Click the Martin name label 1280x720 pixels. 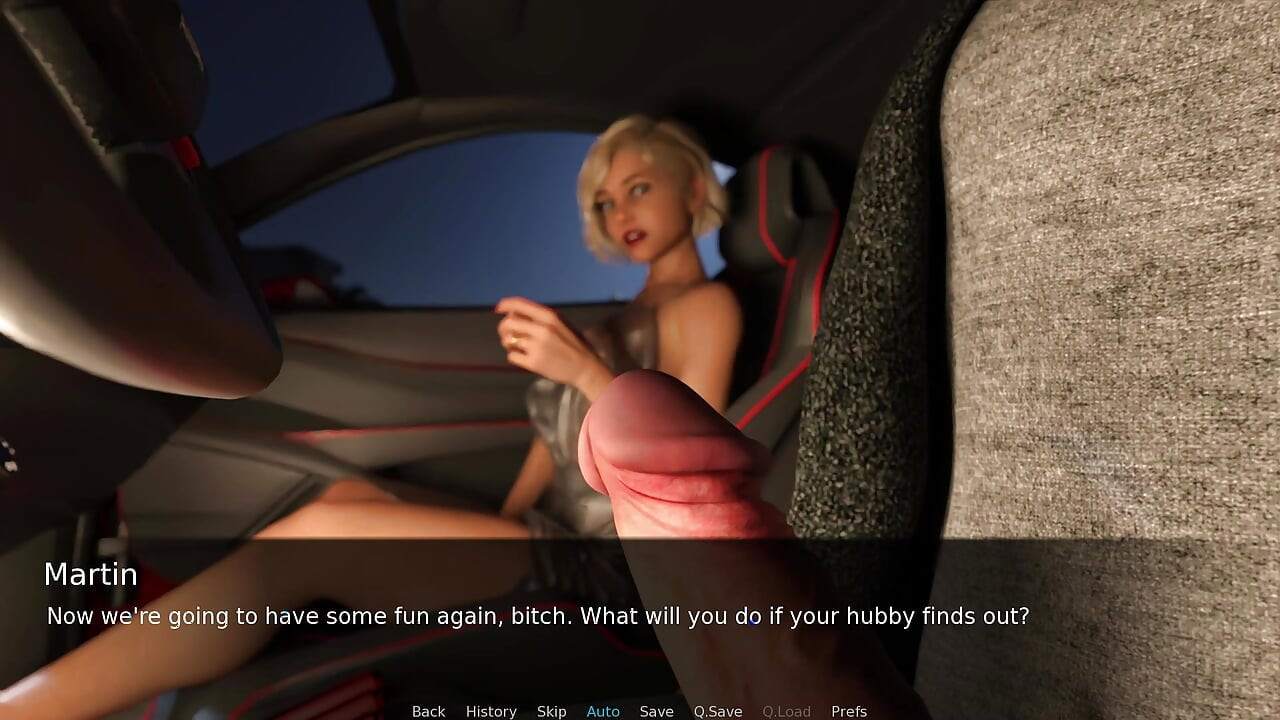pos(91,575)
